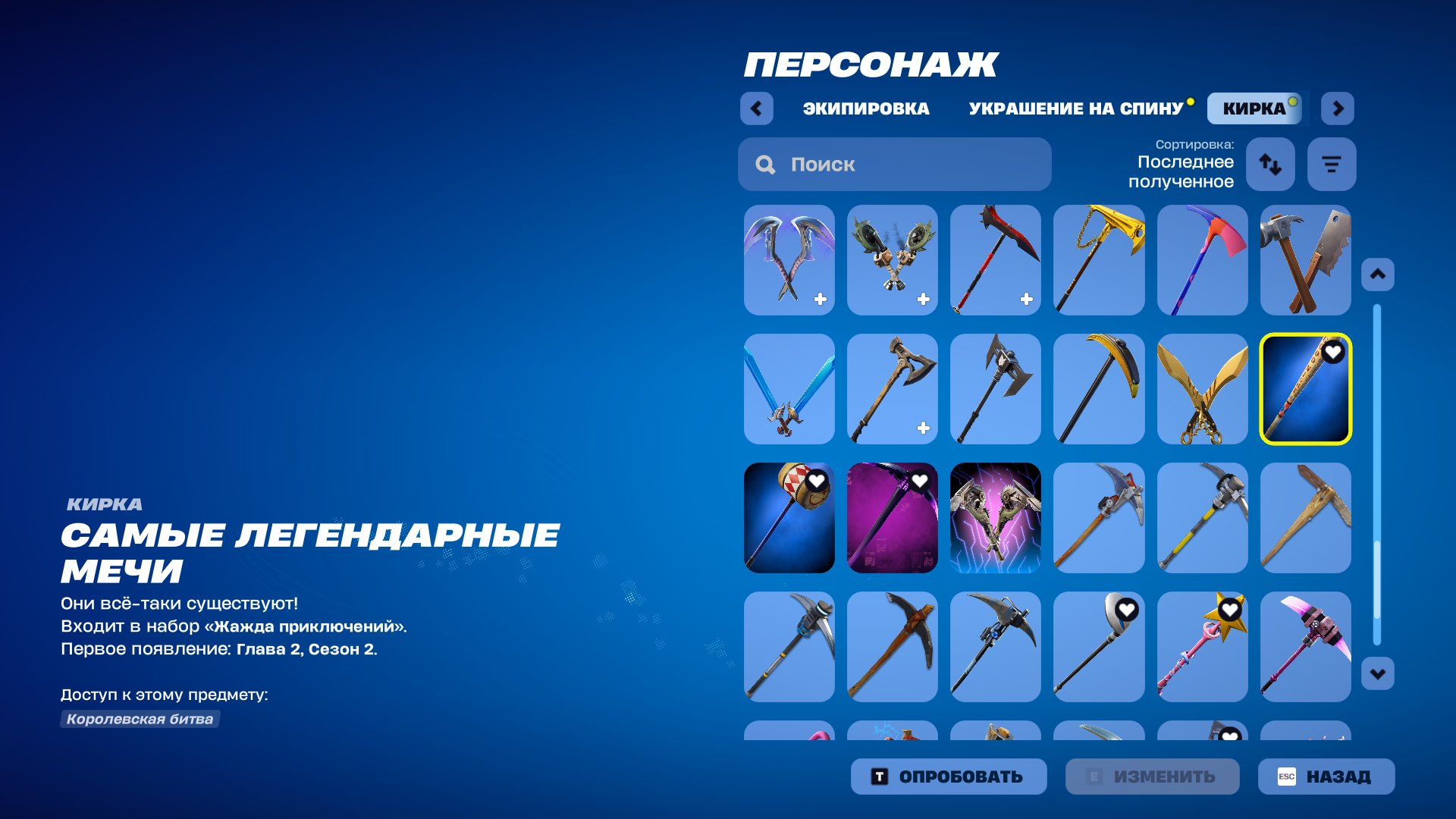The height and width of the screenshot is (819, 1456).
Task: Click the sort direction arrows icon
Action: 1270,164
